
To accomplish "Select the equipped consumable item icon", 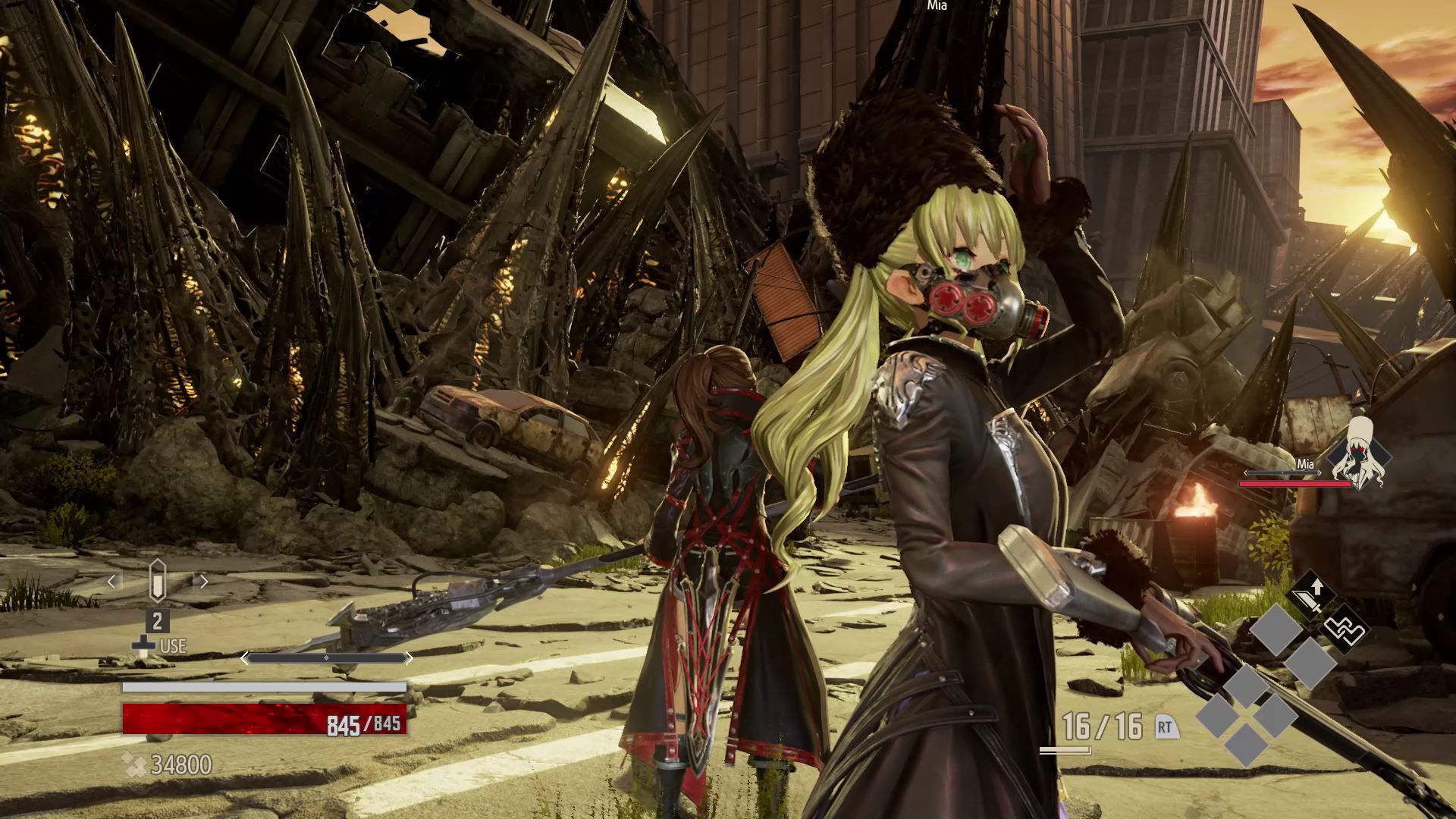I will coord(157,580).
